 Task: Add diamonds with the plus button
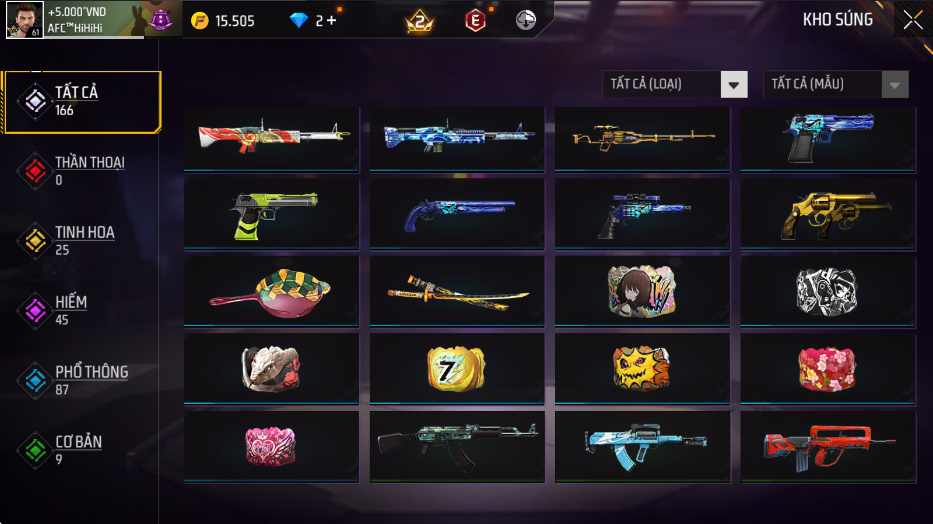(x=331, y=21)
